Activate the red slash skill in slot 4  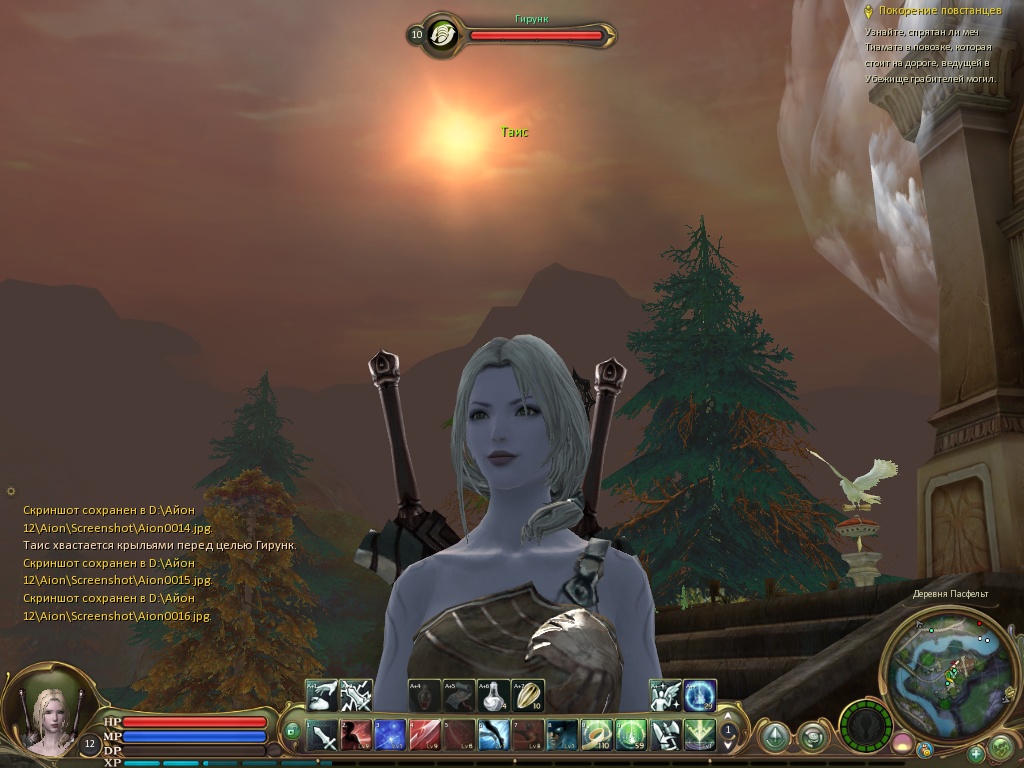pos(425,736)
